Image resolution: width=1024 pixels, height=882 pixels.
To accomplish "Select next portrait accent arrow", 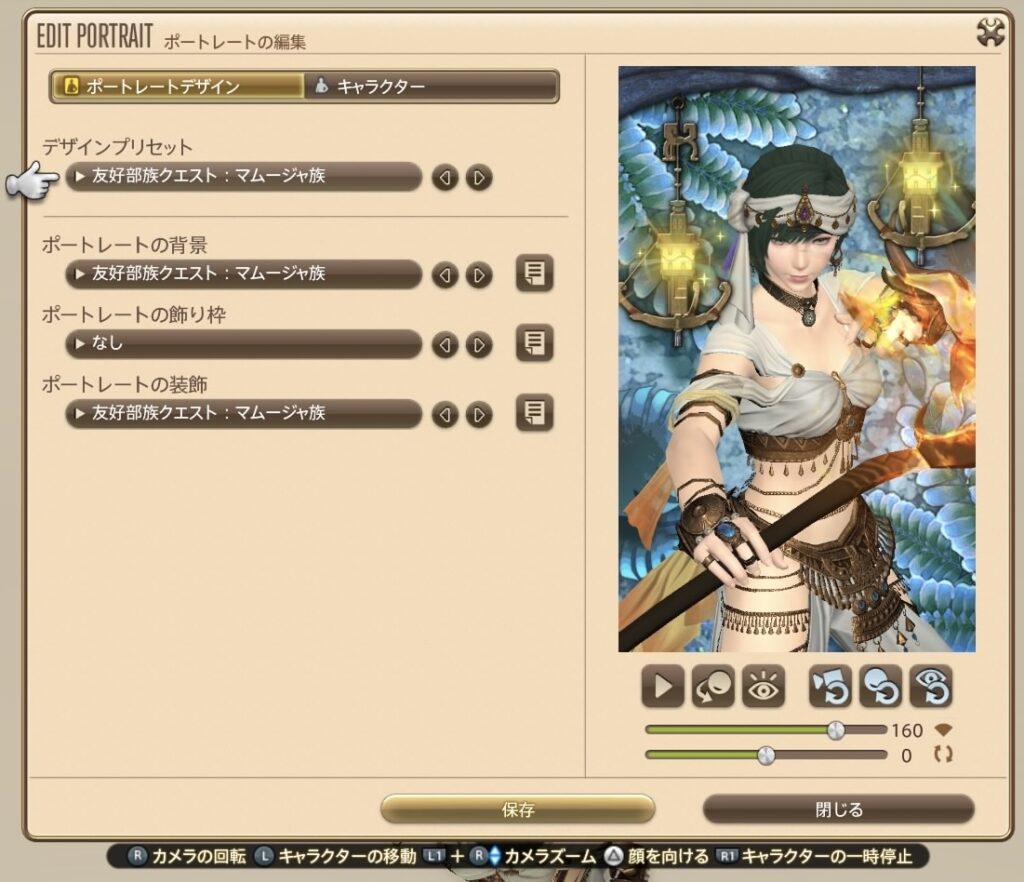I will click(479, 414).
